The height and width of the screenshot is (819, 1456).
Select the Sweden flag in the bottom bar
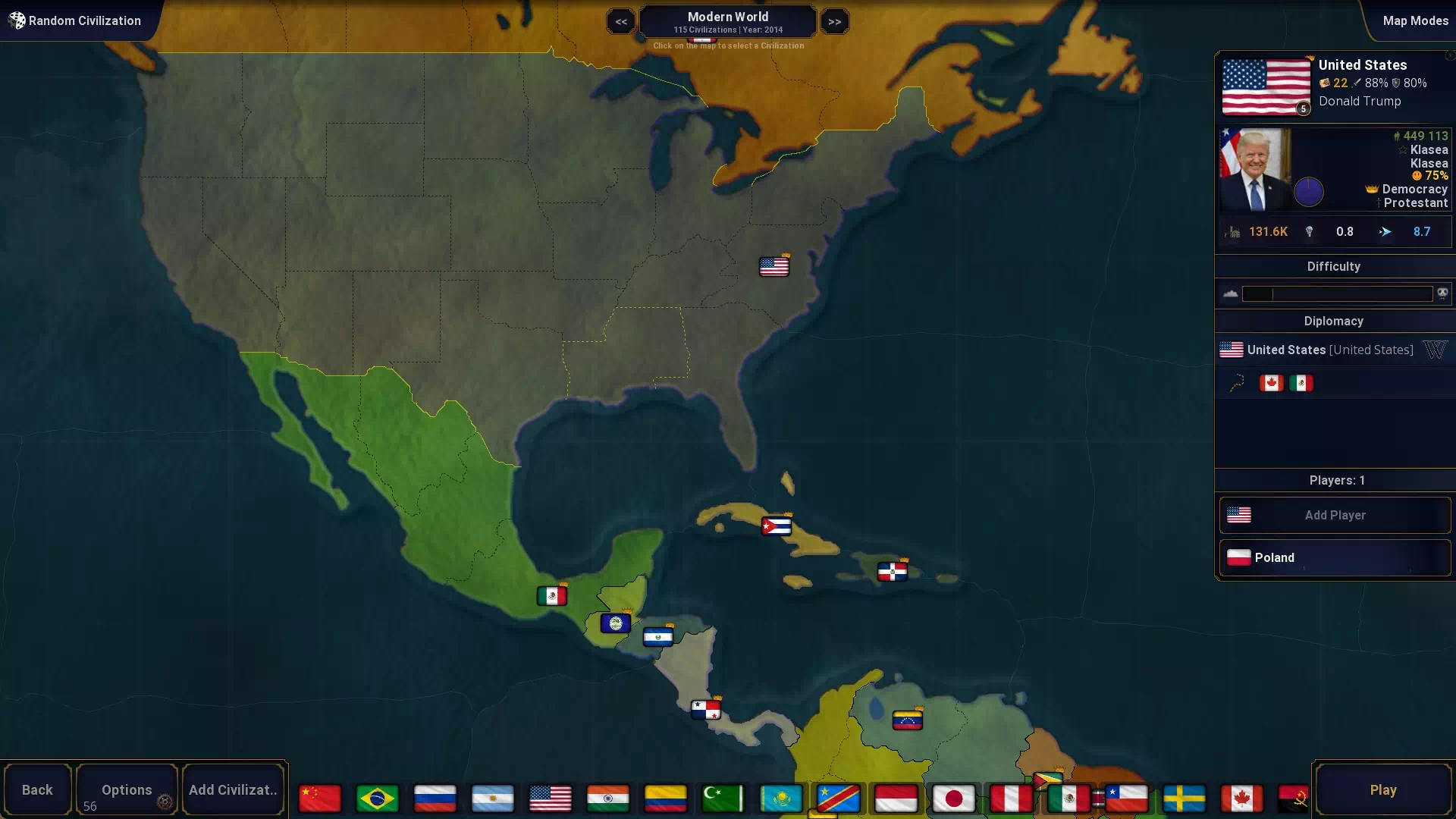[x=1185, y=798]
